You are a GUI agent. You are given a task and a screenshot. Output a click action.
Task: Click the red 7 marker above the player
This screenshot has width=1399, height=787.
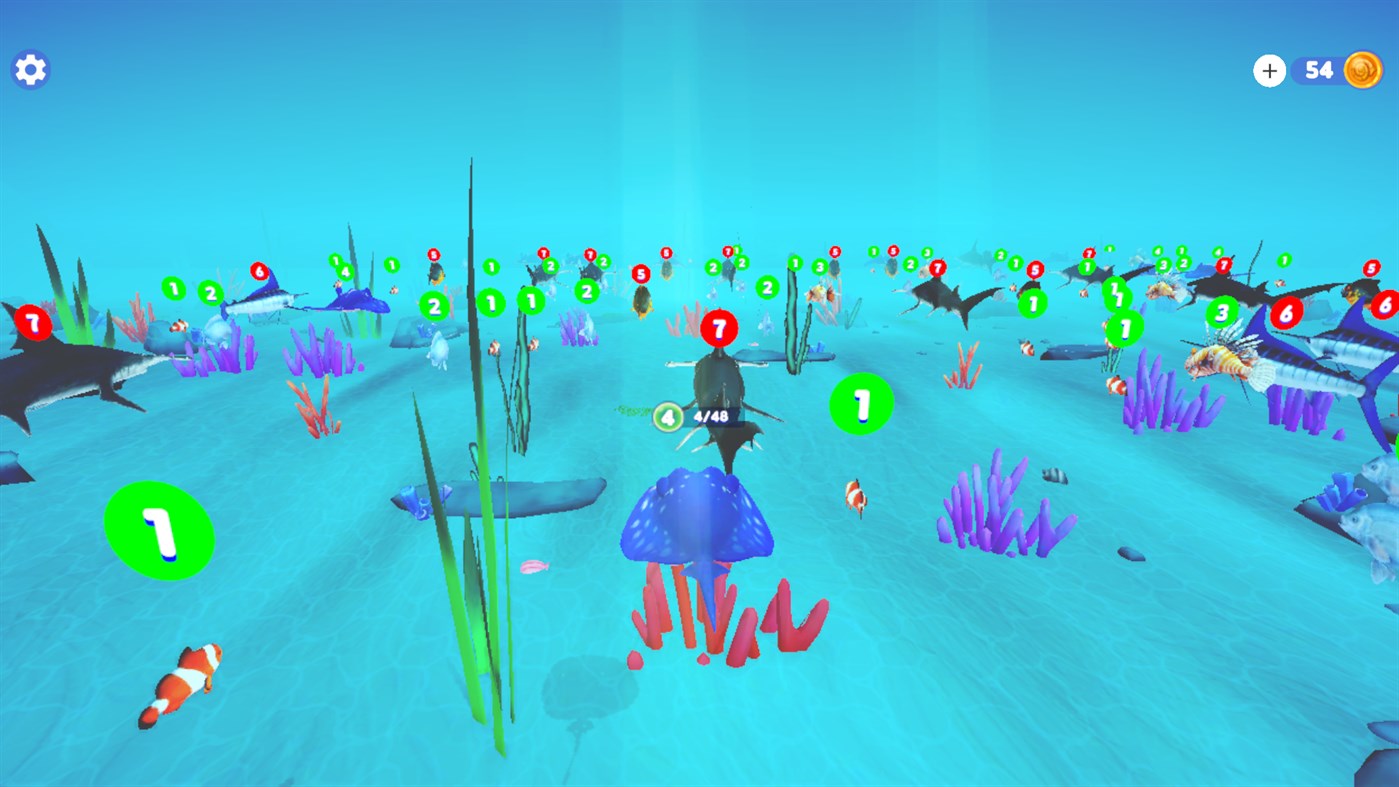pyautogui.click(x=719, y=327)
